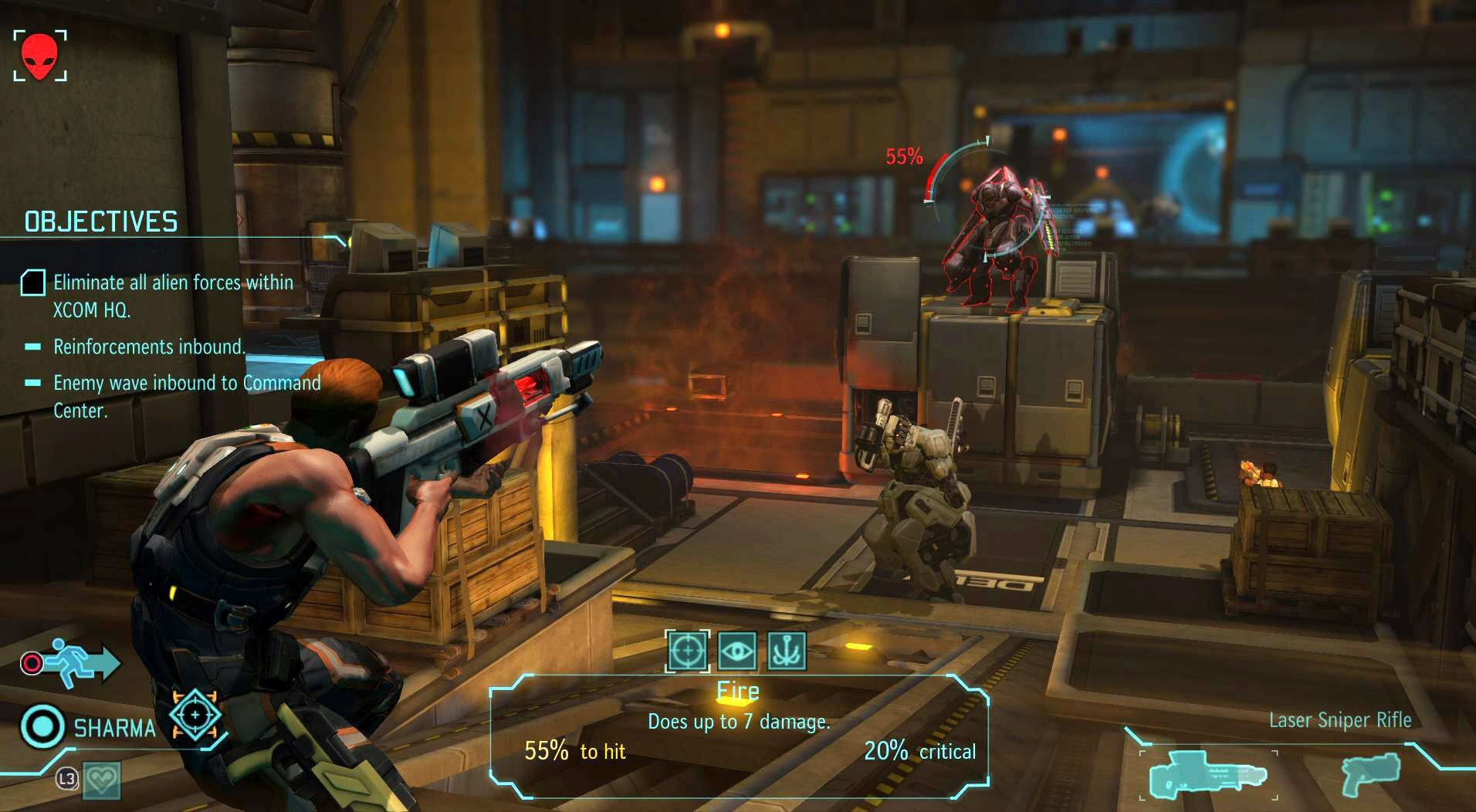The width and height of the screenshot is (1476, 812).
Task: Confirm the Fire action button
Action: click(x=736, y=691)
